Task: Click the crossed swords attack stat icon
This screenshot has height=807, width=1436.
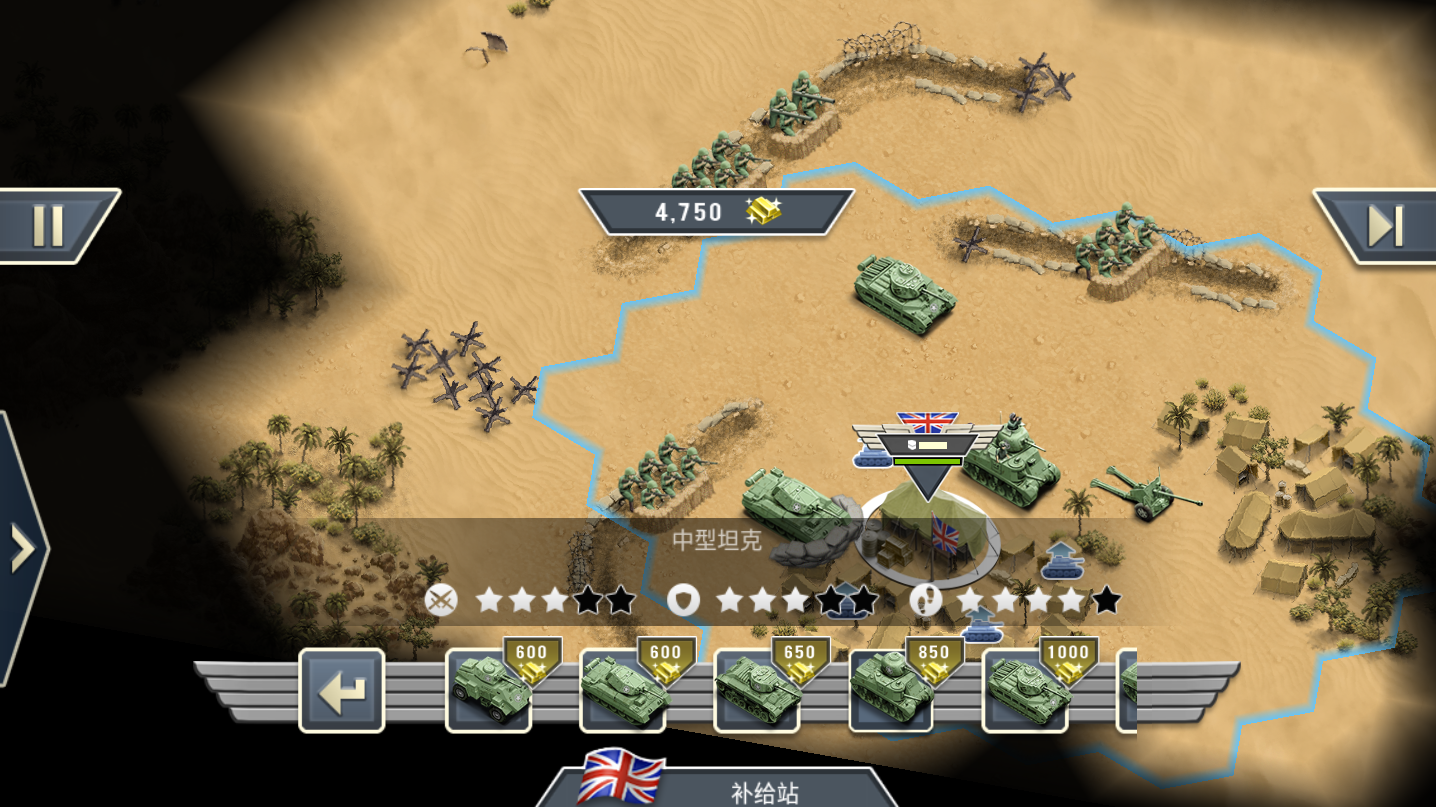Action: coord(440,601)
